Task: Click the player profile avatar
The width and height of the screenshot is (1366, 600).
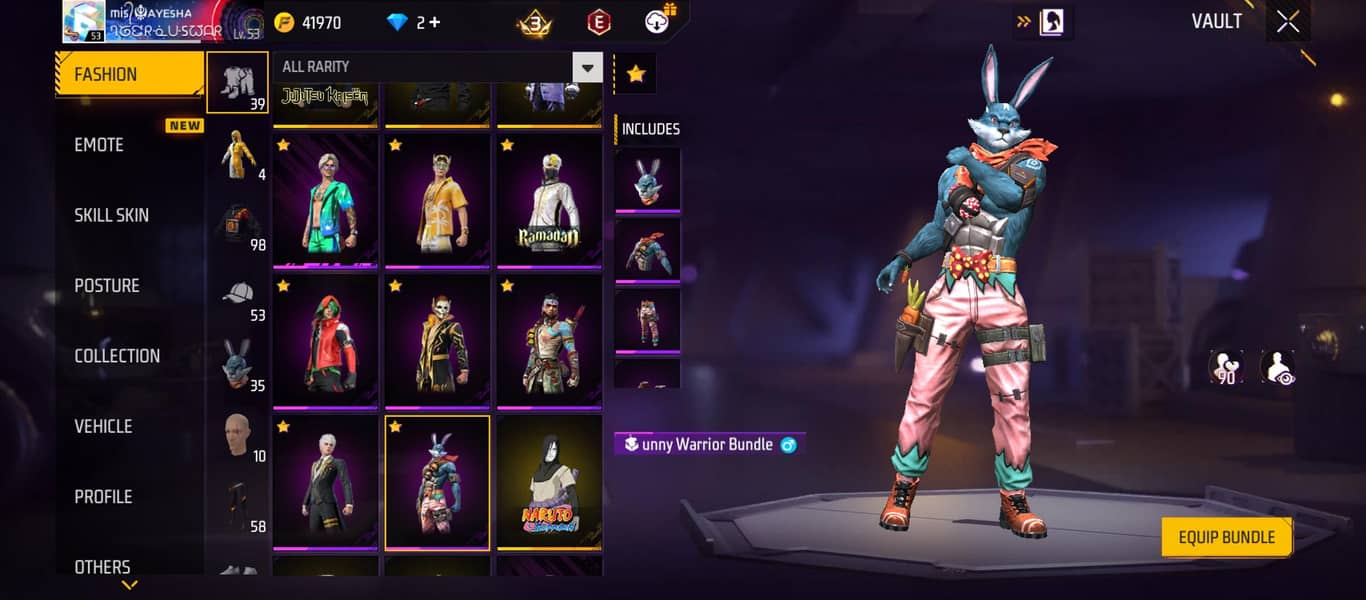Action: (x=84, y=22)
